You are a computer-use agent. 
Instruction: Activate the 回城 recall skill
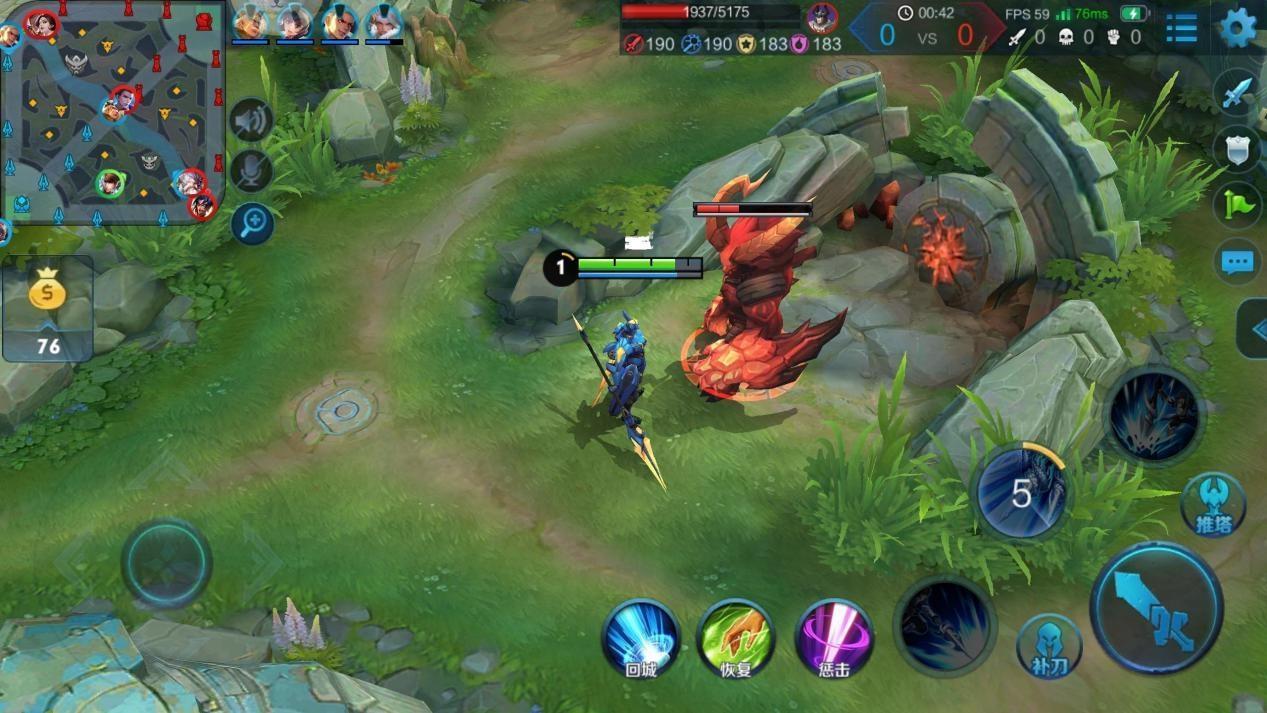[x=641, y=640]
